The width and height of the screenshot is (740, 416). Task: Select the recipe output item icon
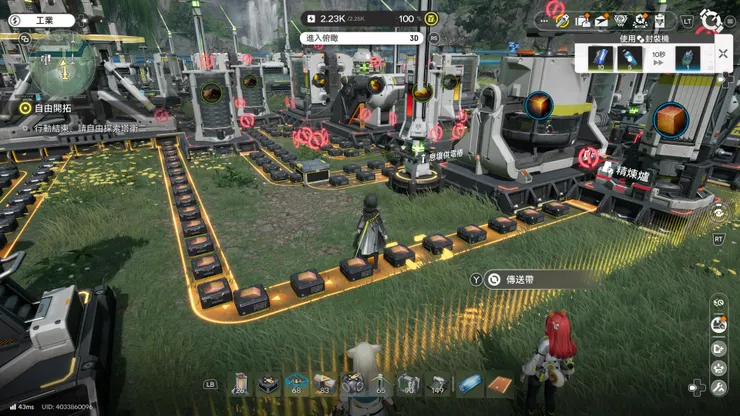tap(687, 58)
